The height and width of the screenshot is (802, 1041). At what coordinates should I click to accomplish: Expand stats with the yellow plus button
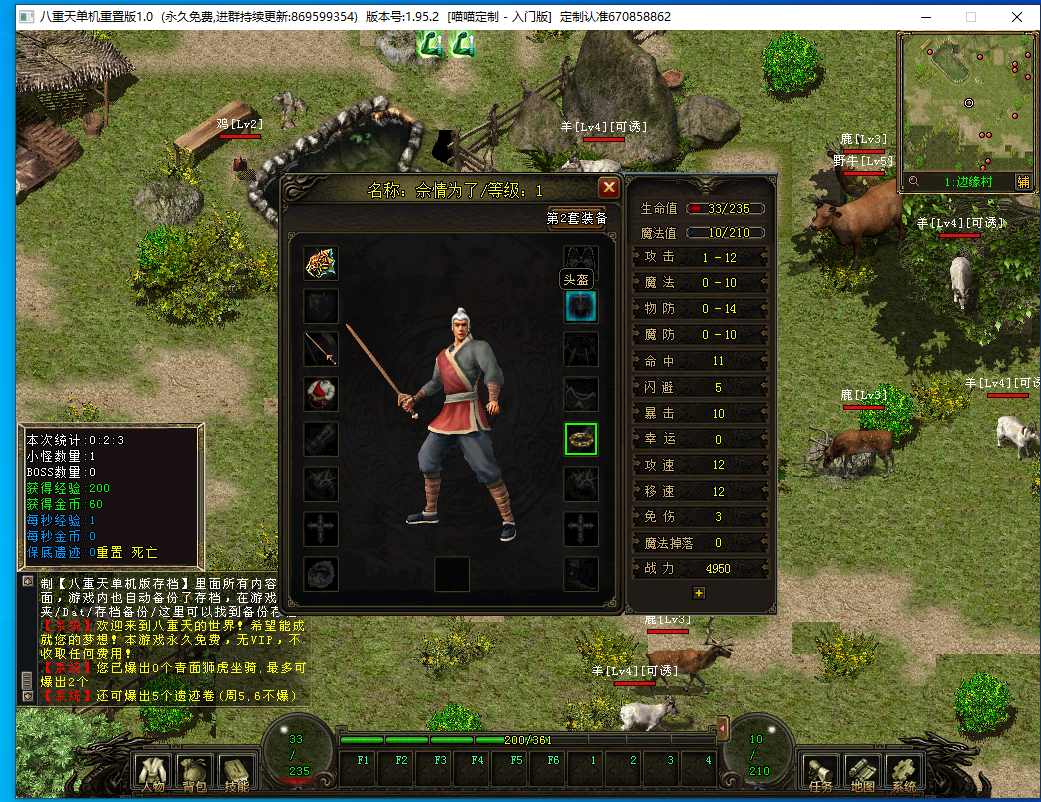699,592
